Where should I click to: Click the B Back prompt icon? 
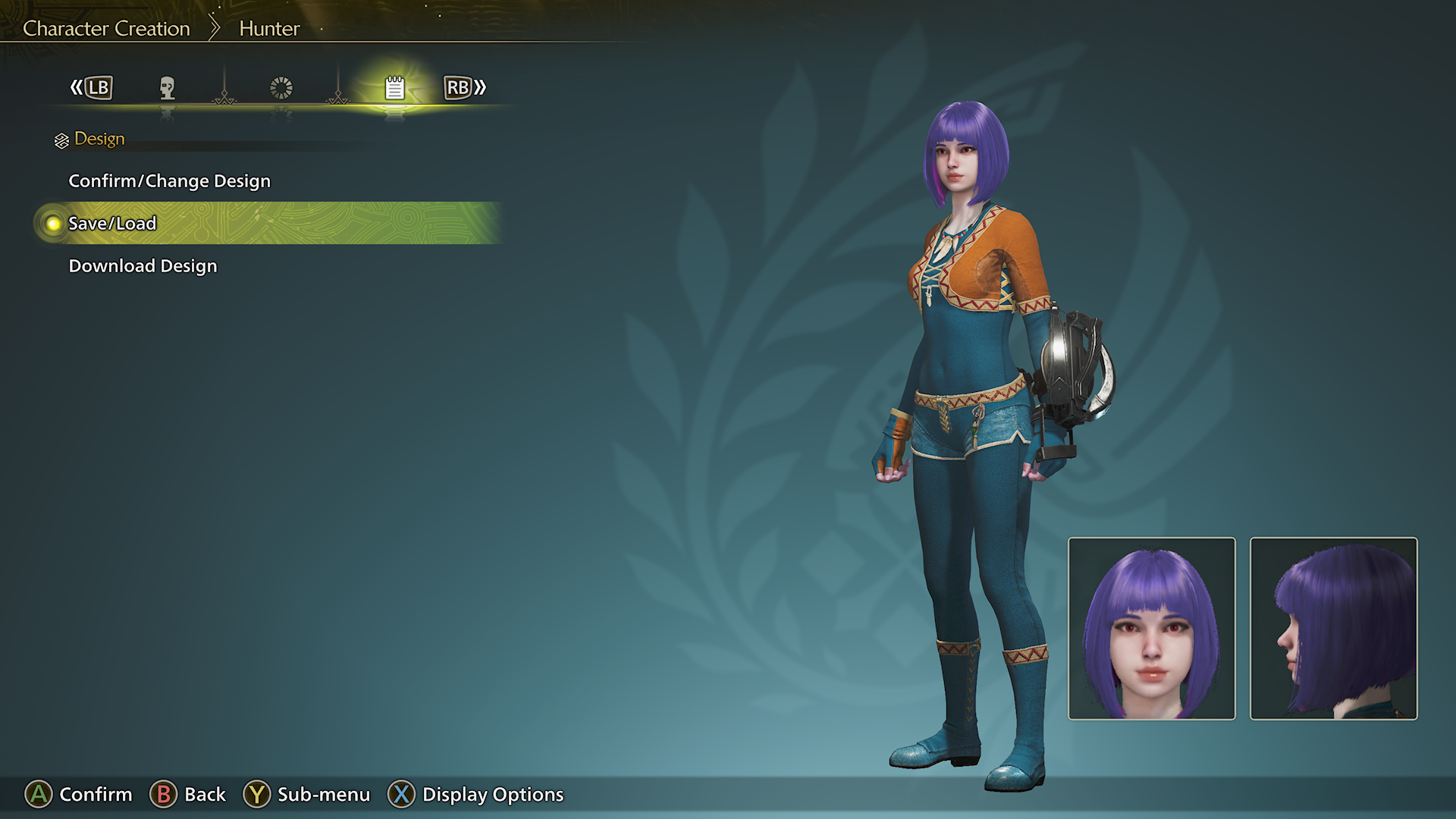point(164,795)
